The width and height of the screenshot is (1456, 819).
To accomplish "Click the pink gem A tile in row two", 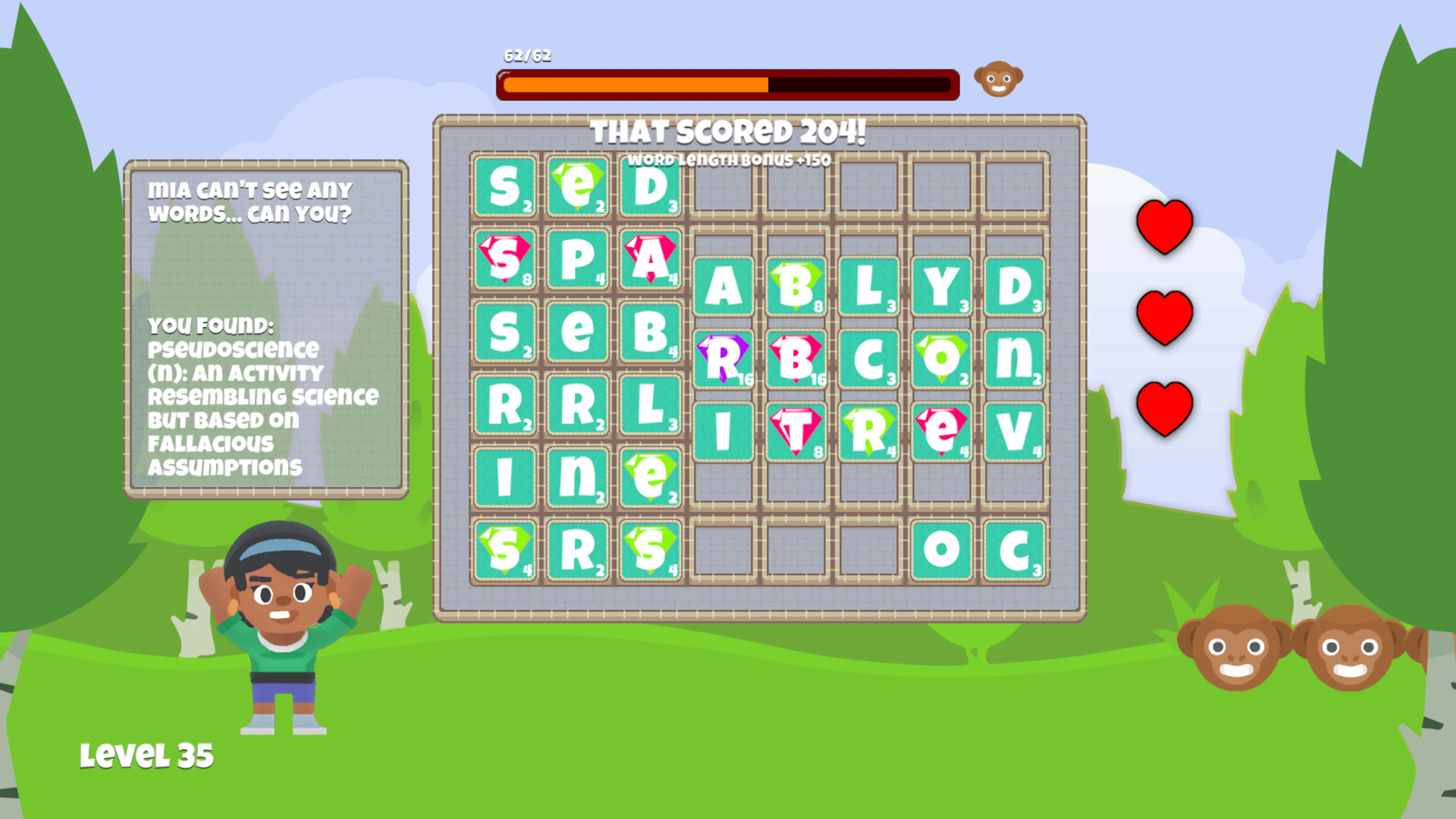I will tap(650, 263).
